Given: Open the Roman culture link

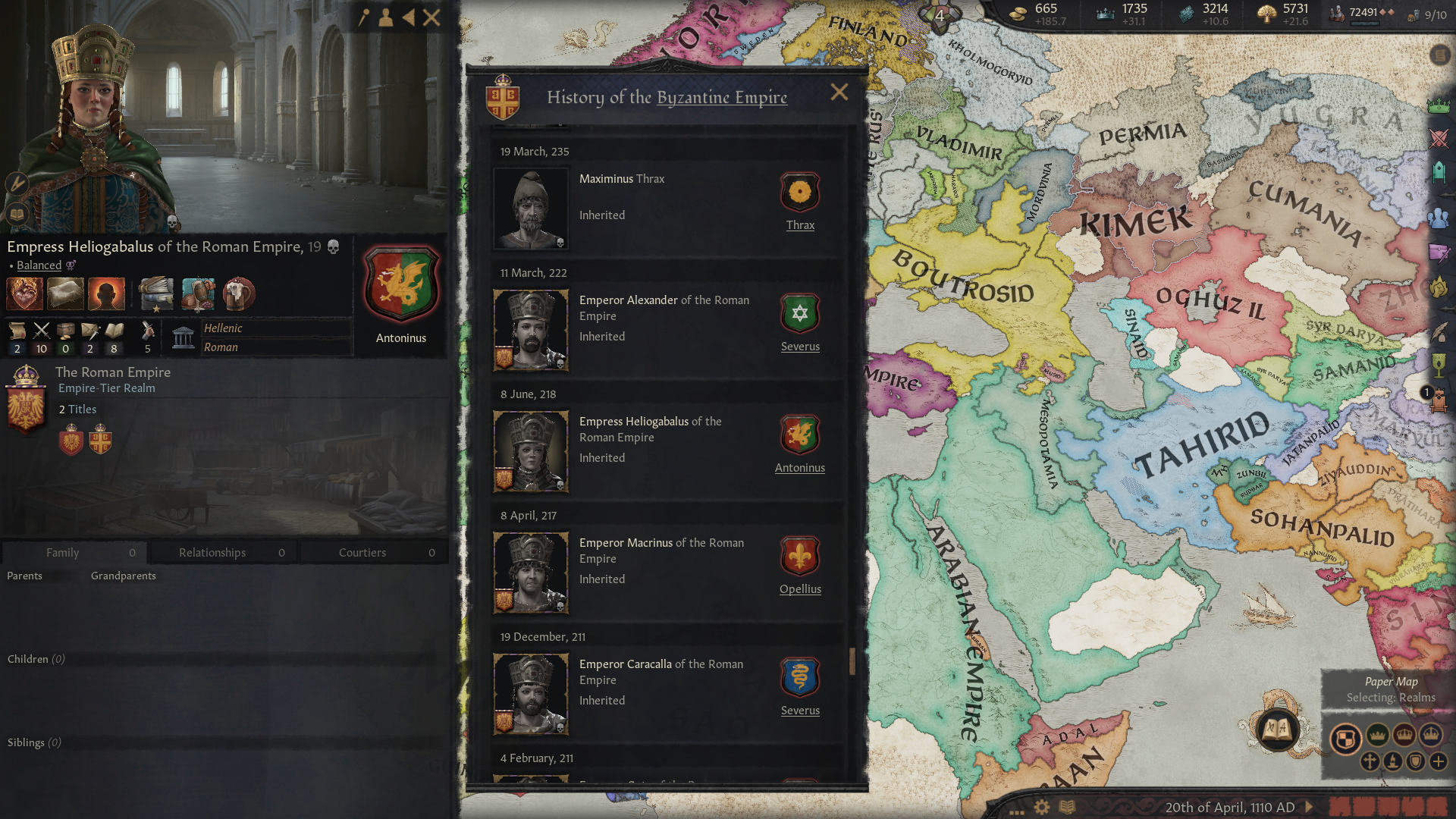Looking at the screenshot, I should [x=221, y=347].
